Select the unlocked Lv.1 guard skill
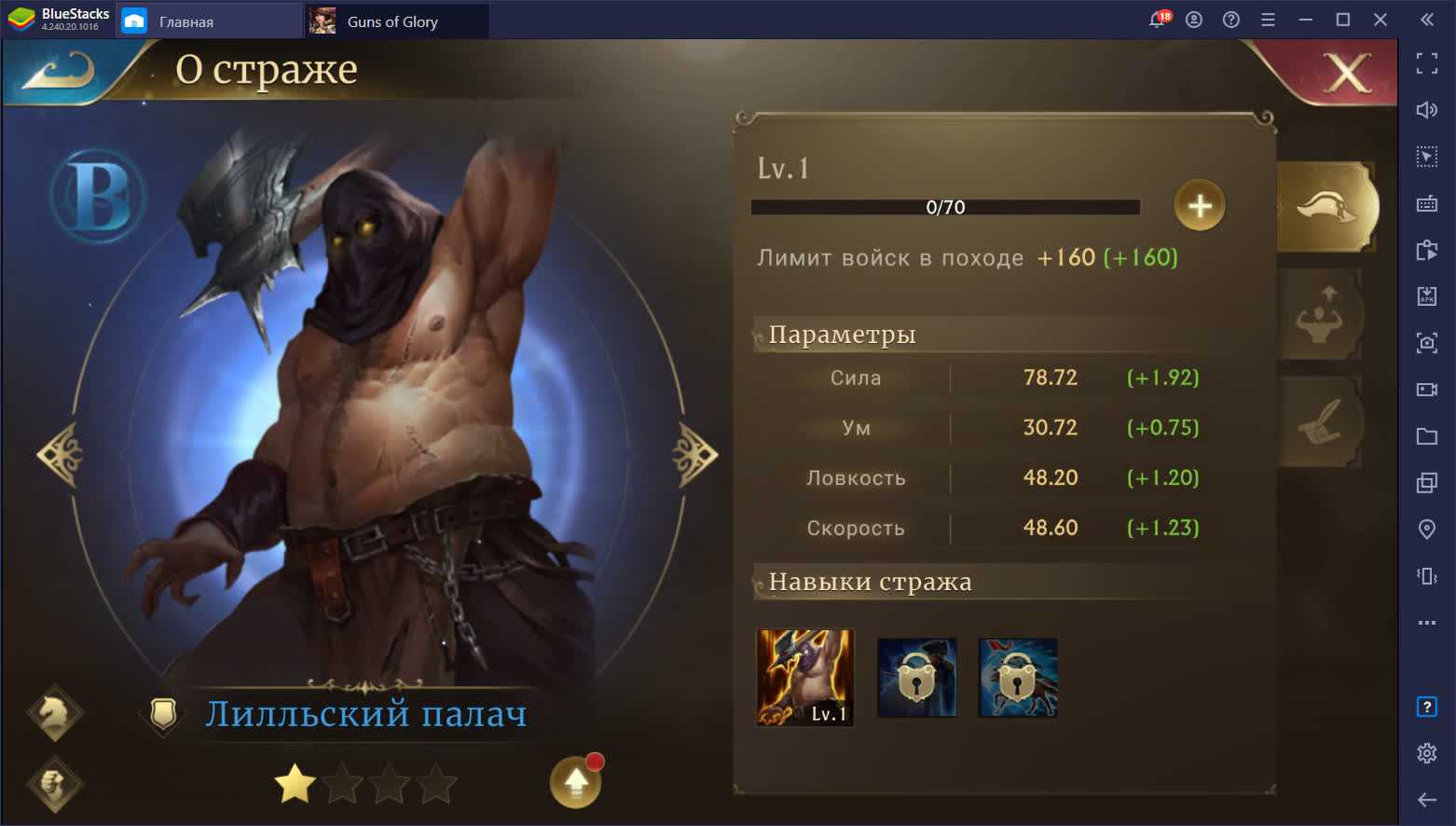 pos(804,678)
